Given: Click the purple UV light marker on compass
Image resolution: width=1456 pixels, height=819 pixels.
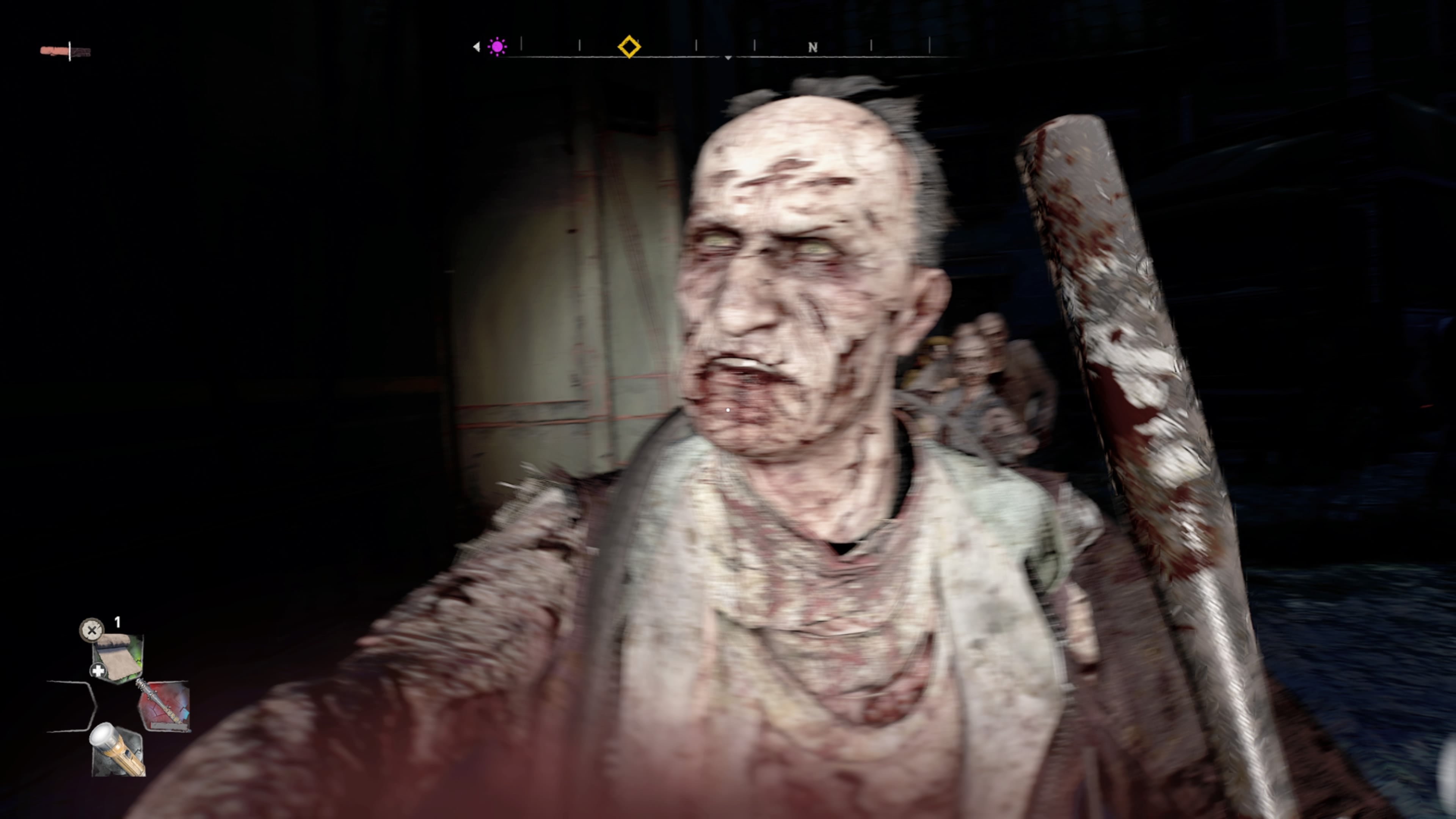Looking at the screenshot, I should [497, 47].
